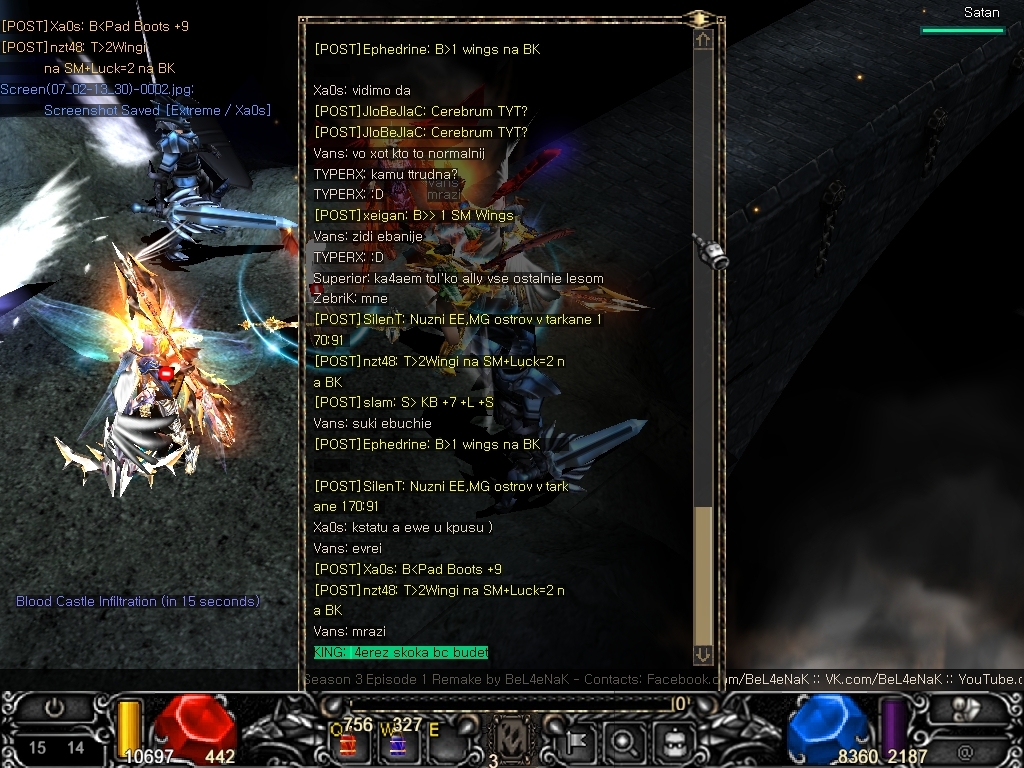The width and height of the screenshot is (1024, 768).
Task: Click the power button in the bottom bar
Action: click(x=54, y=709)
